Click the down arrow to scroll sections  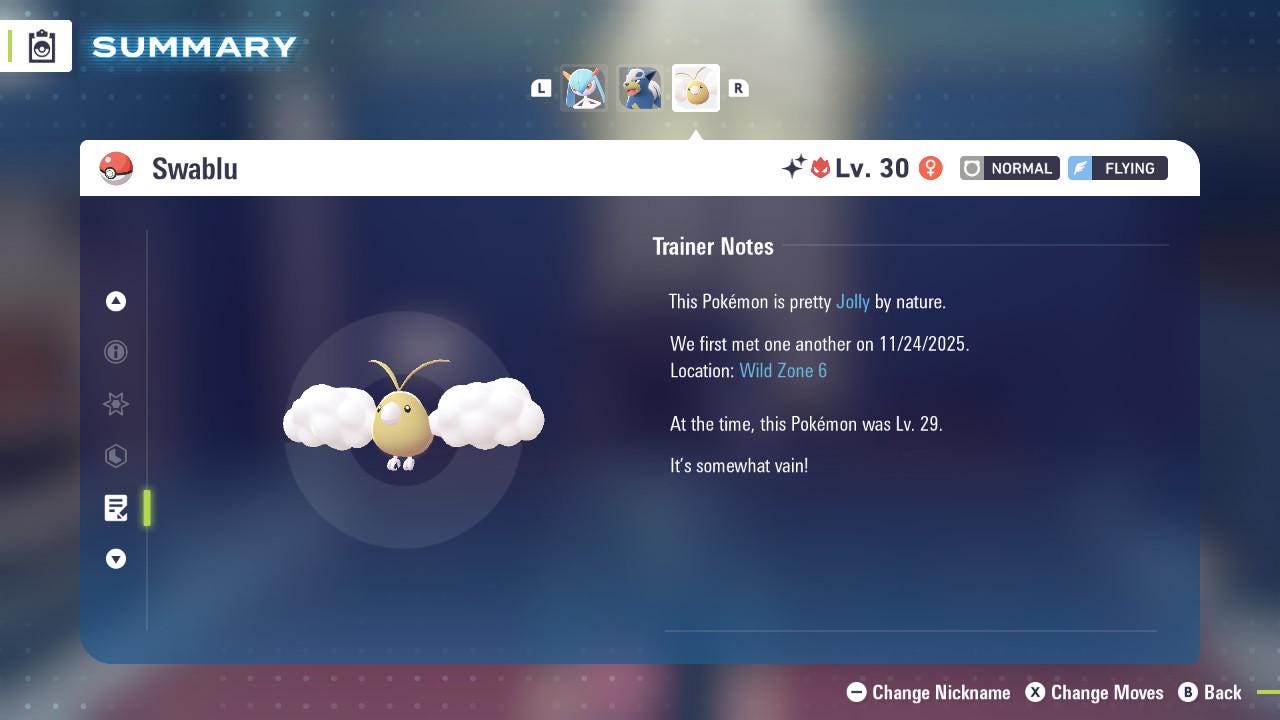[116, 559]
